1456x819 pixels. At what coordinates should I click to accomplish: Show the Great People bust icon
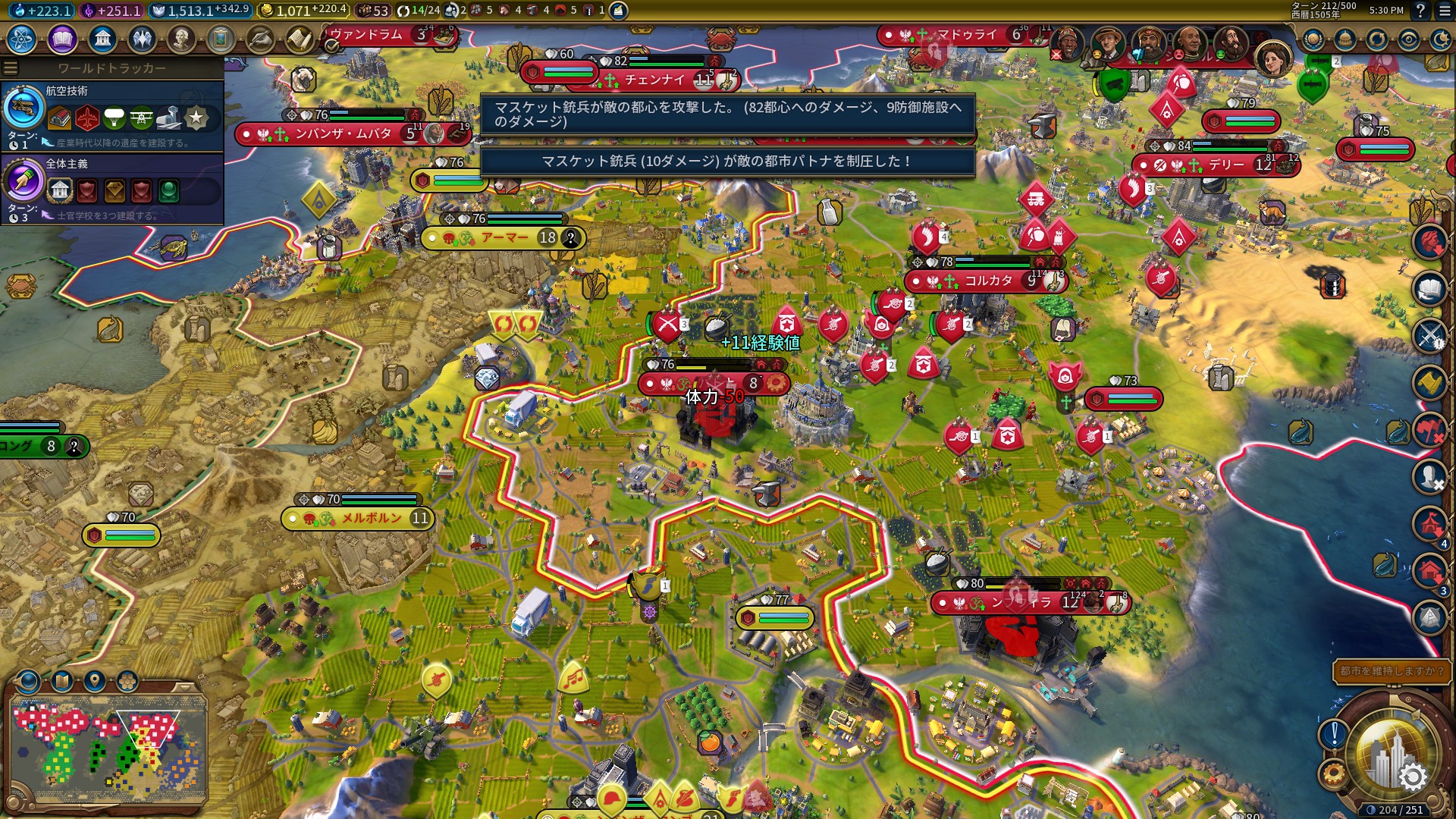pyautogui.click(x=181, y=39)
